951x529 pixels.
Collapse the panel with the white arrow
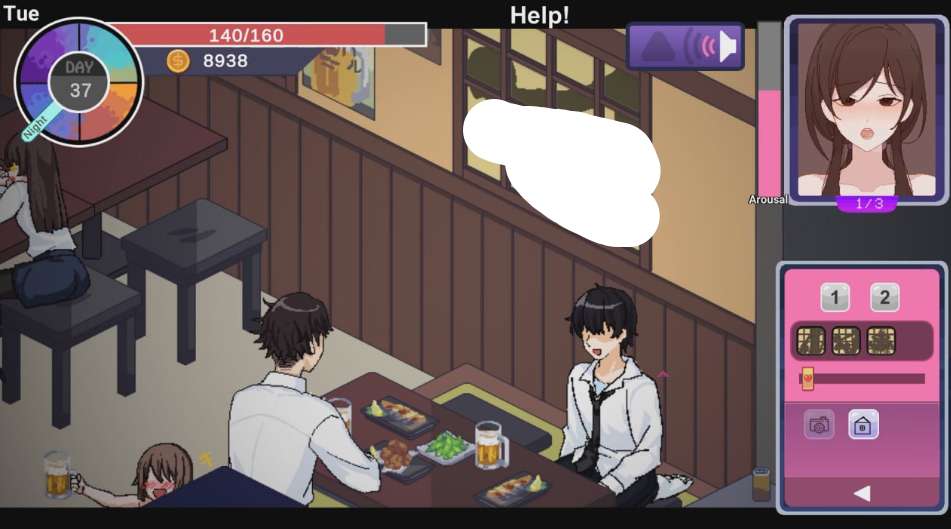tap(862, 493)
